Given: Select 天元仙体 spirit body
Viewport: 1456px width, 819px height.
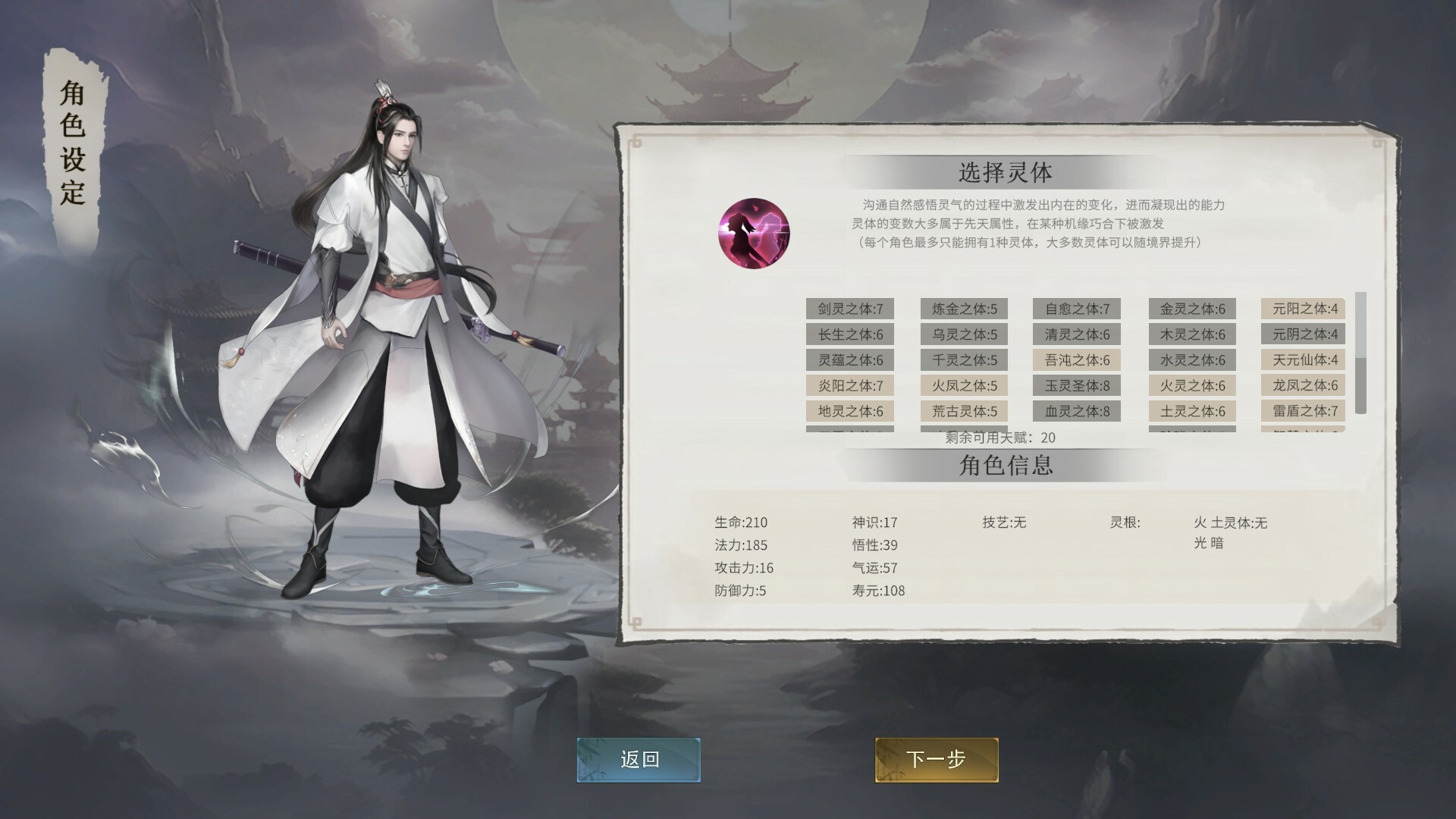Looking at the screenshot, I should (1303, 360).
